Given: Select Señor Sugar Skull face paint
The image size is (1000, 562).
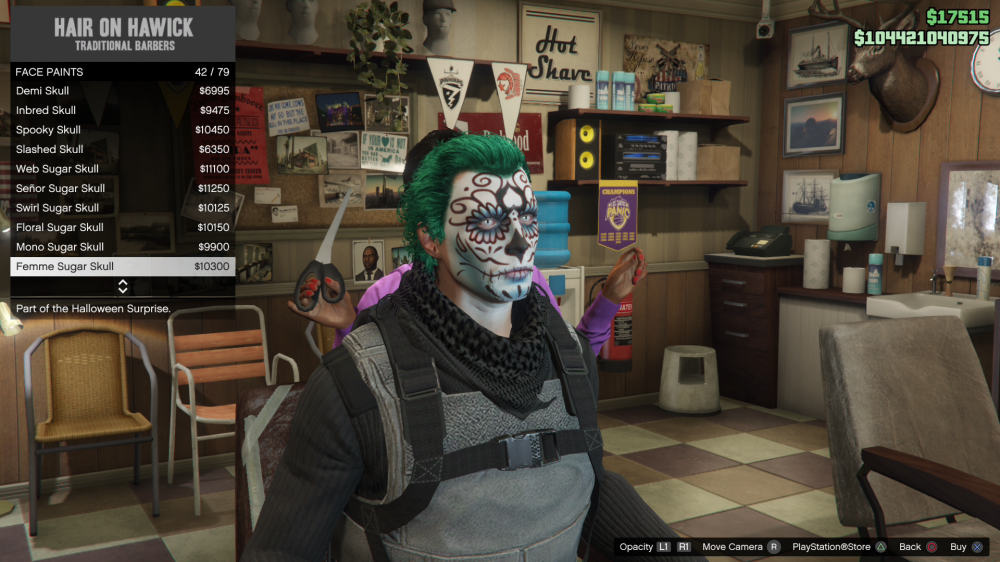Looking at the screenshot, I should pyautogui.click(x=122, y=188).
